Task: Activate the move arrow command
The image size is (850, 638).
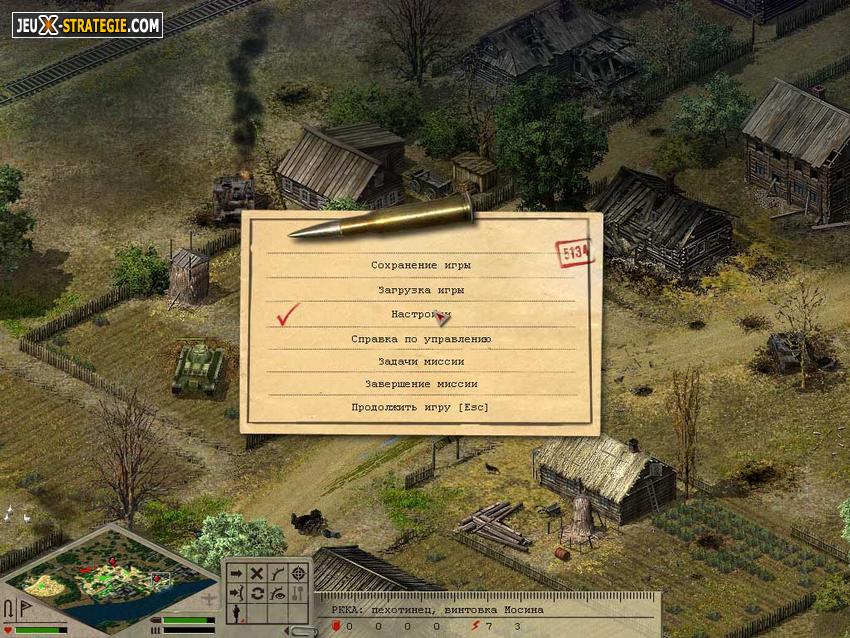Action: tap(237, 573)
